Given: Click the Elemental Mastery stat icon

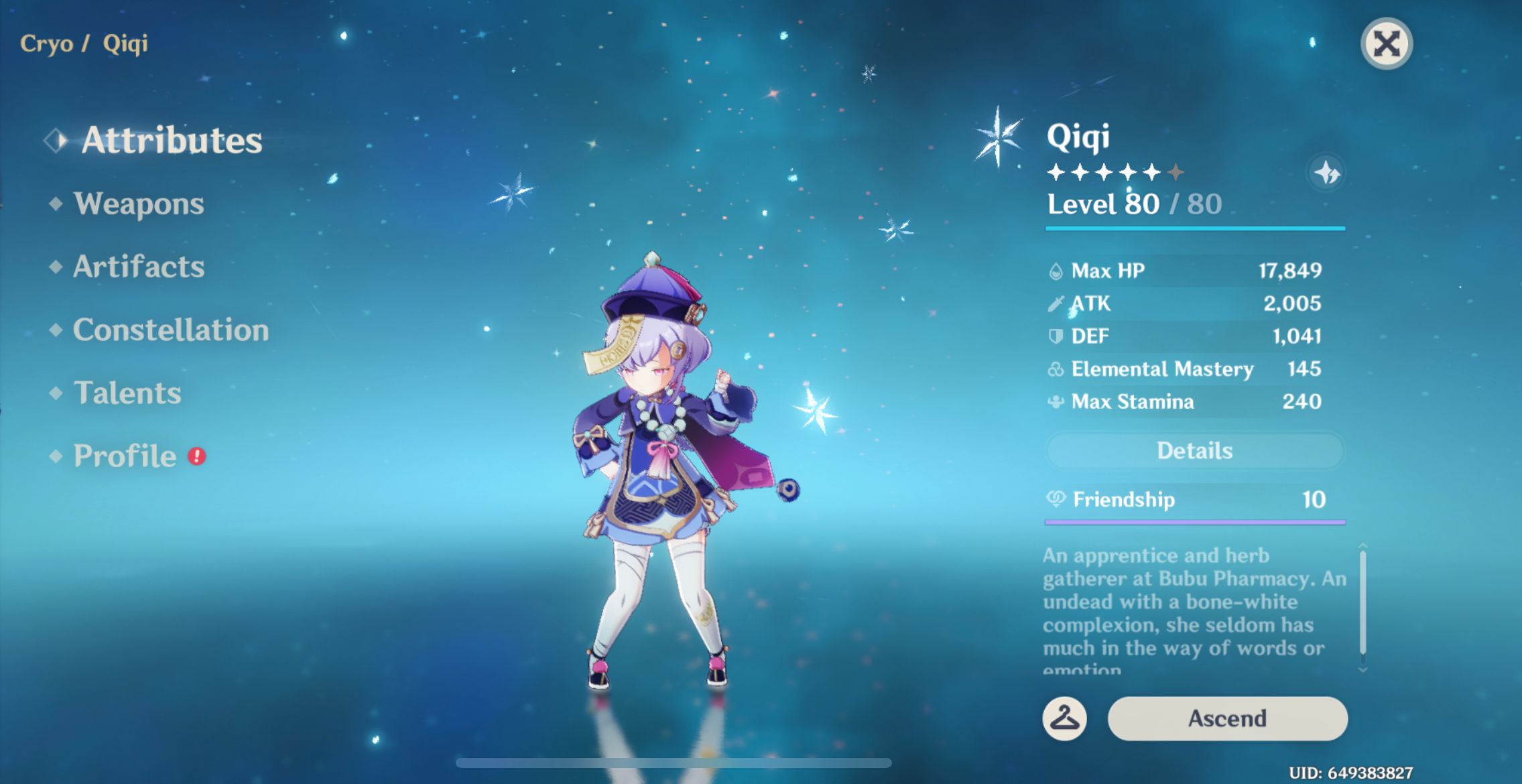Looking at the screenshot, I should tap(1056, 369).
